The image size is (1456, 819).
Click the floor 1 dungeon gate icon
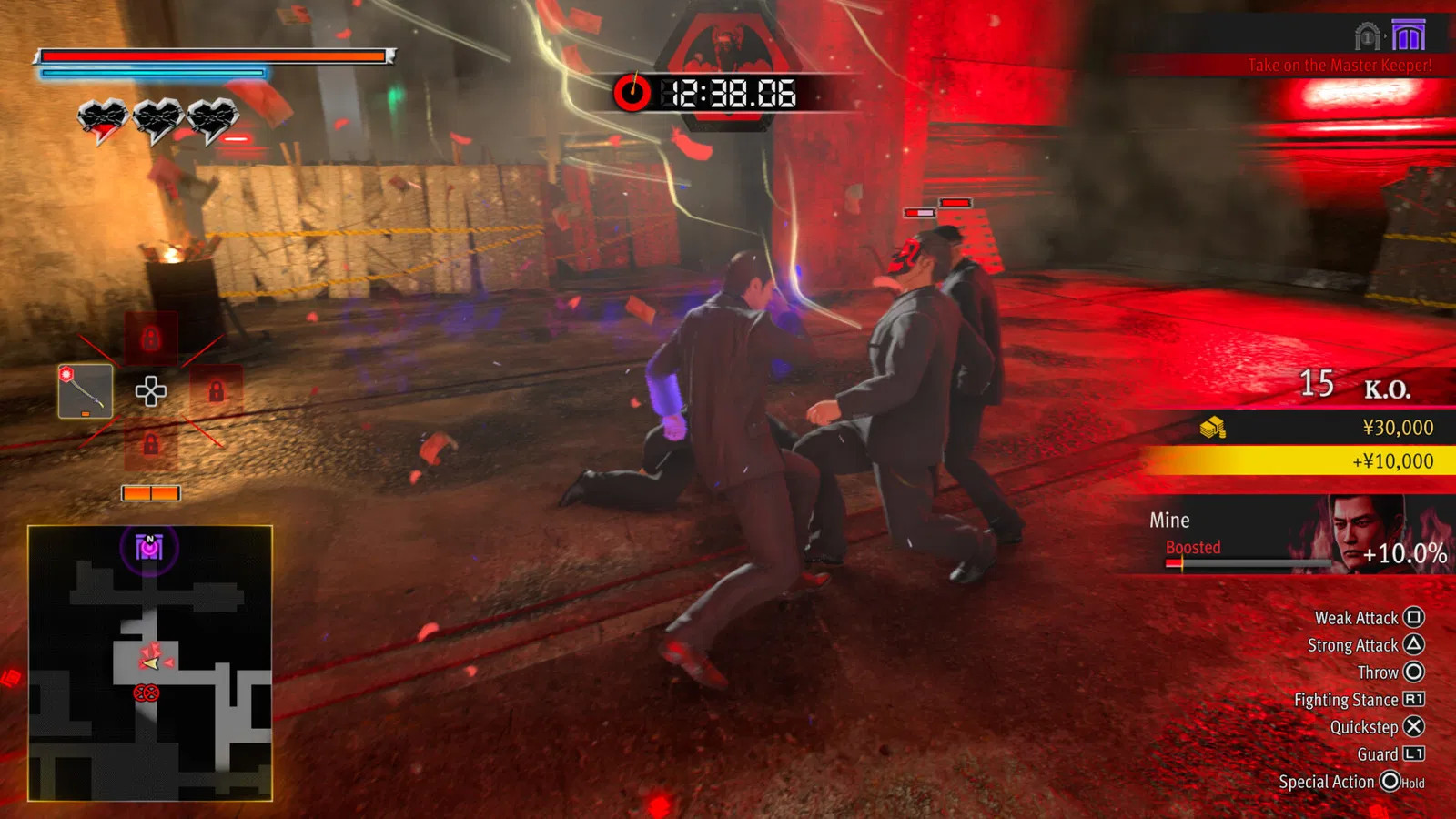1368,37
